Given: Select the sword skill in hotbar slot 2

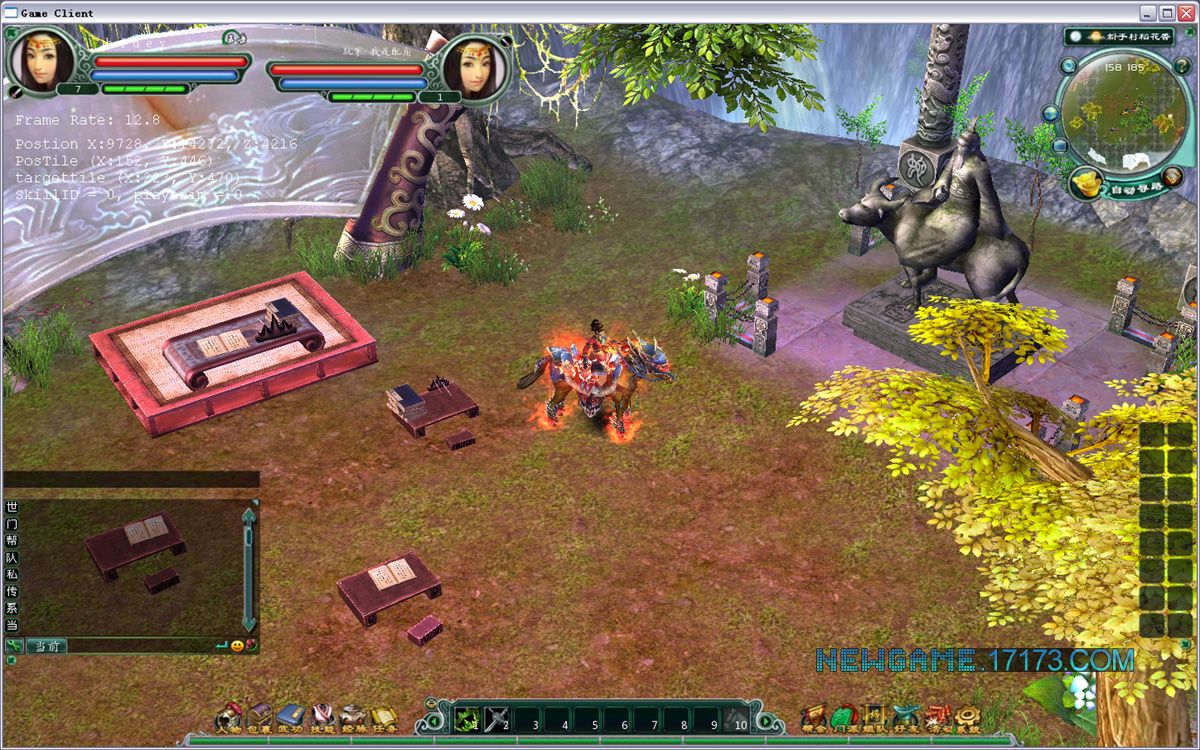Looking at the screenshot, I should tap(497, 719).
